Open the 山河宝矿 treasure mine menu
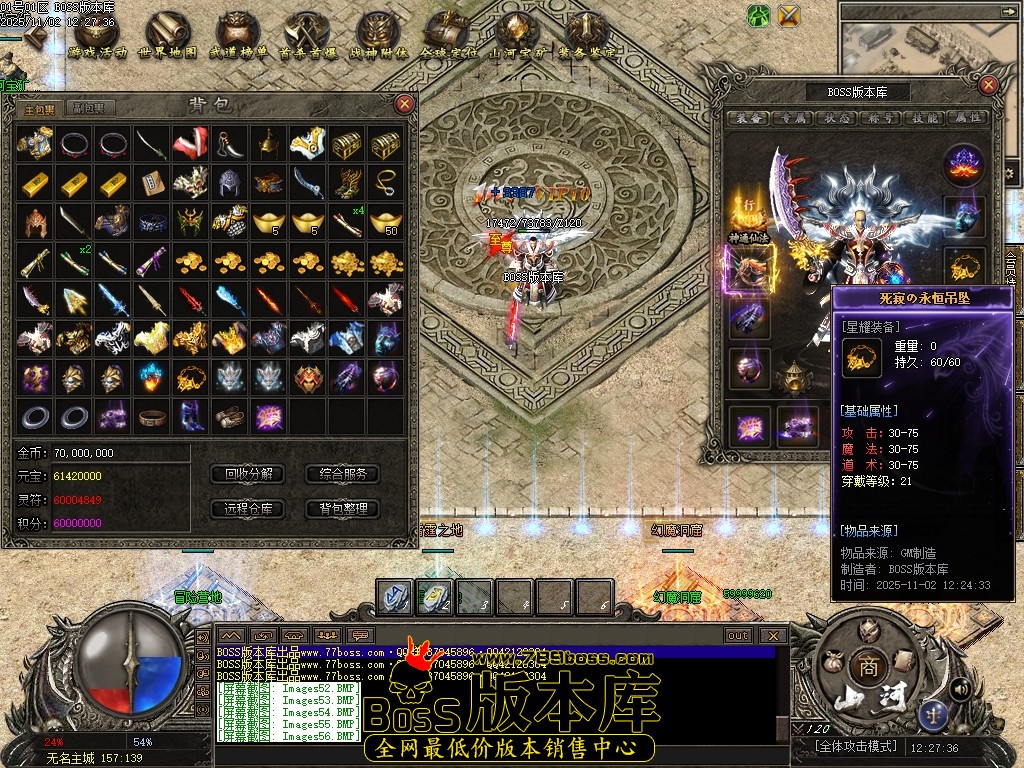This screenshot has height=768, width=1024. 516,34
